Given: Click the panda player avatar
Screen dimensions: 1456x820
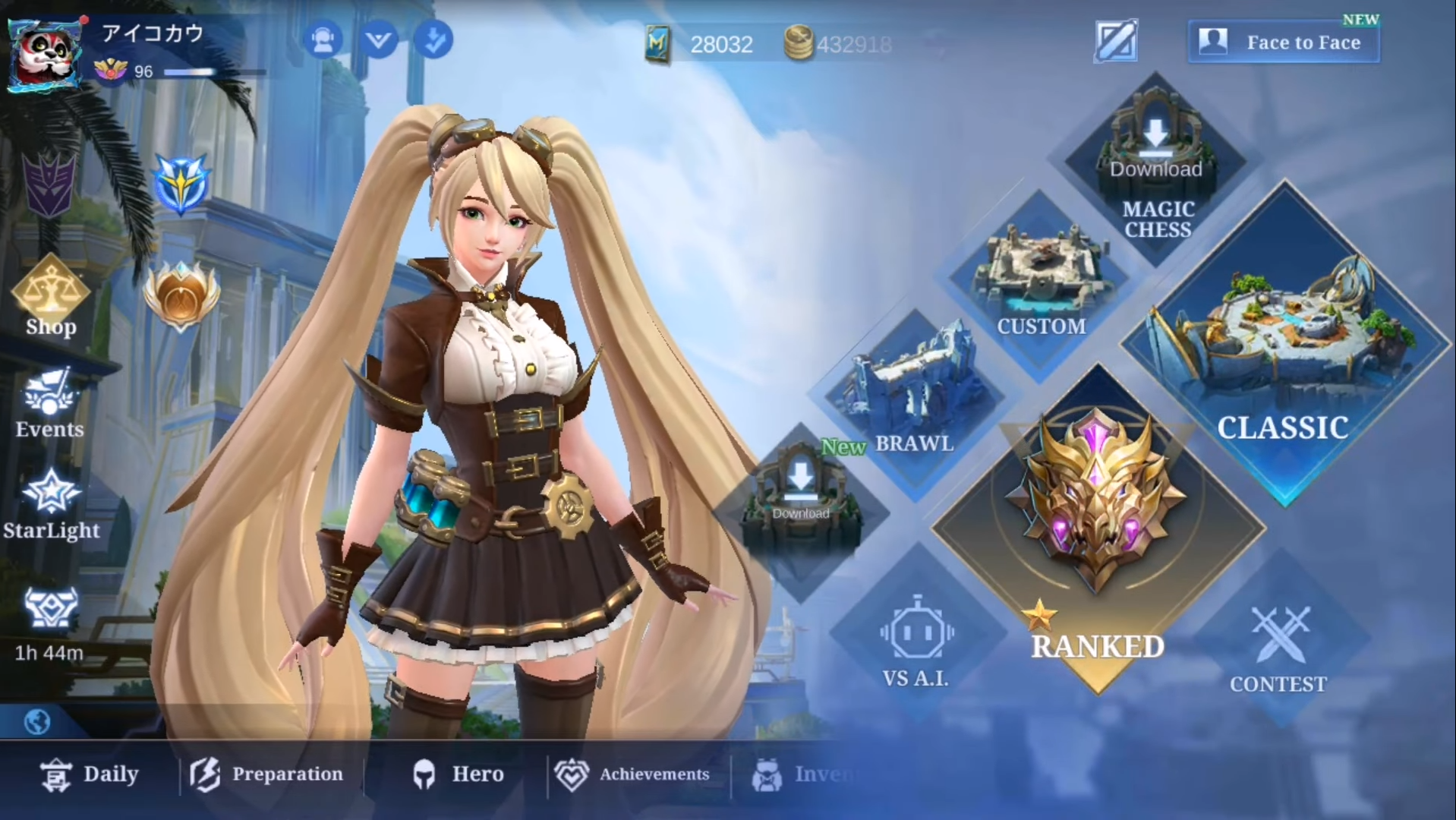Looking at the screenshot, I should tap(45, 55).
